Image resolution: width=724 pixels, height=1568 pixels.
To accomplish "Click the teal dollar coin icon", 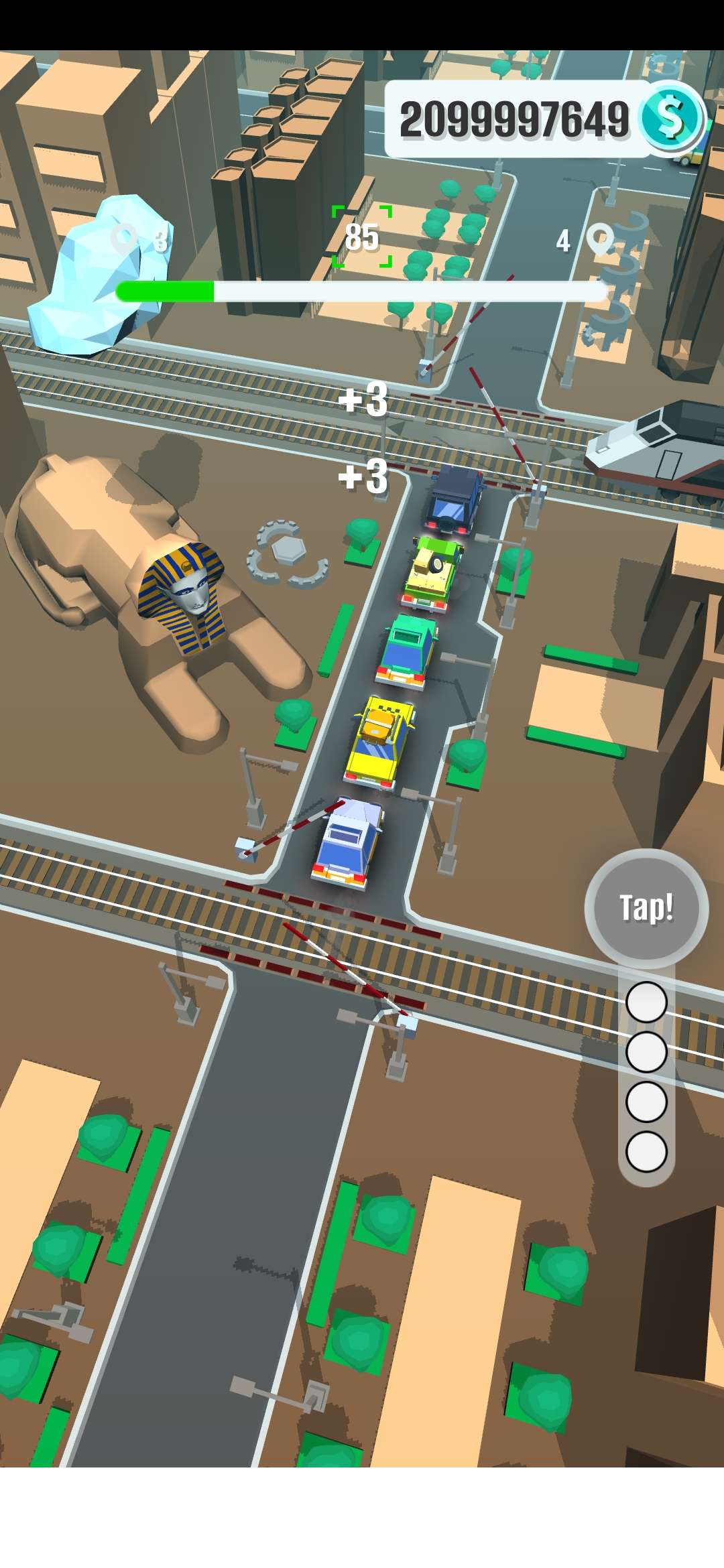I will (671, 119).
